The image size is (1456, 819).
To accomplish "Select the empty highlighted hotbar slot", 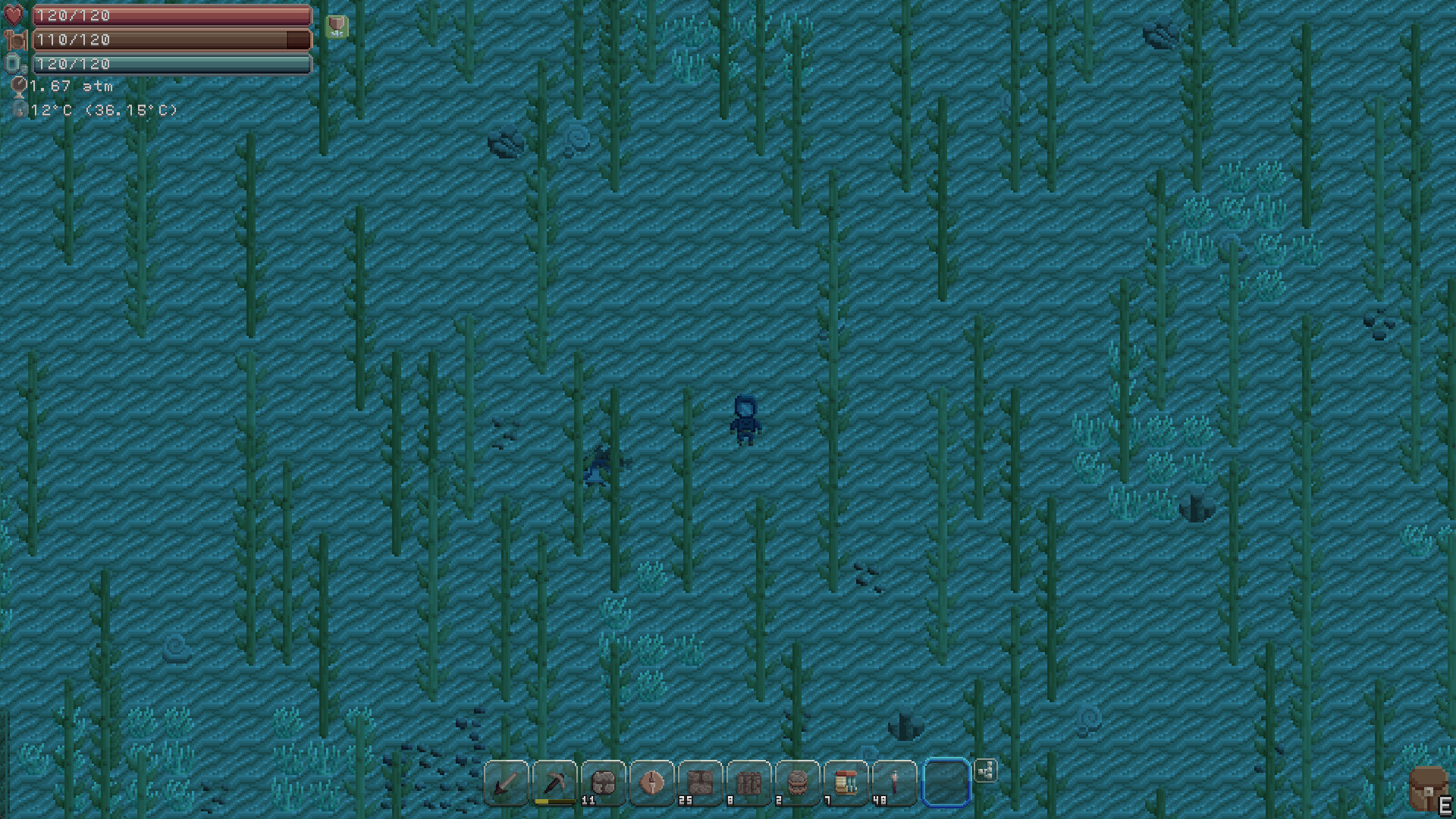I will point(944,783).
